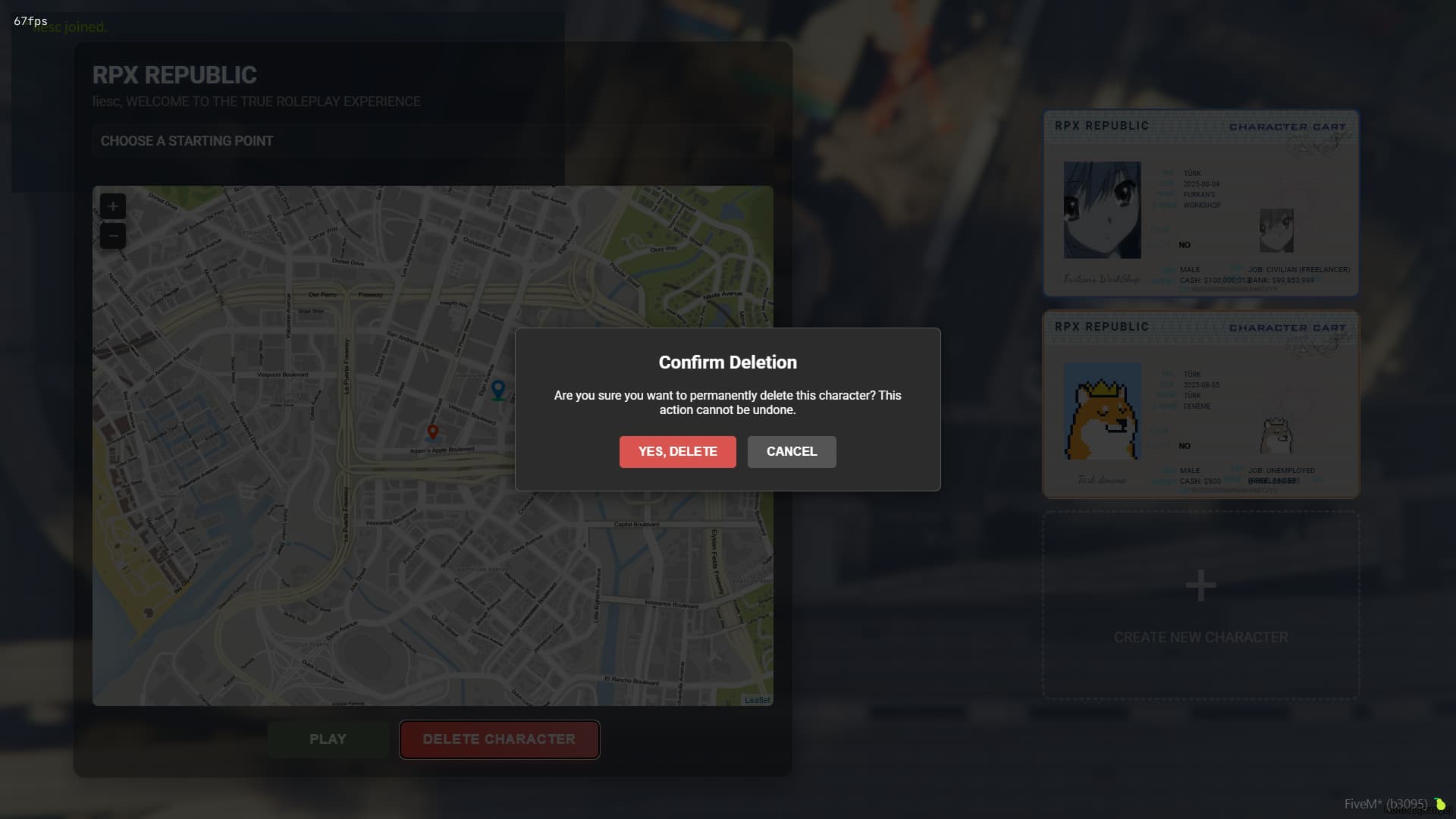Click the liesc joined chat message
Image resolution: width=1456 pixels, height=819 pixels.
(x=68, y=26)
